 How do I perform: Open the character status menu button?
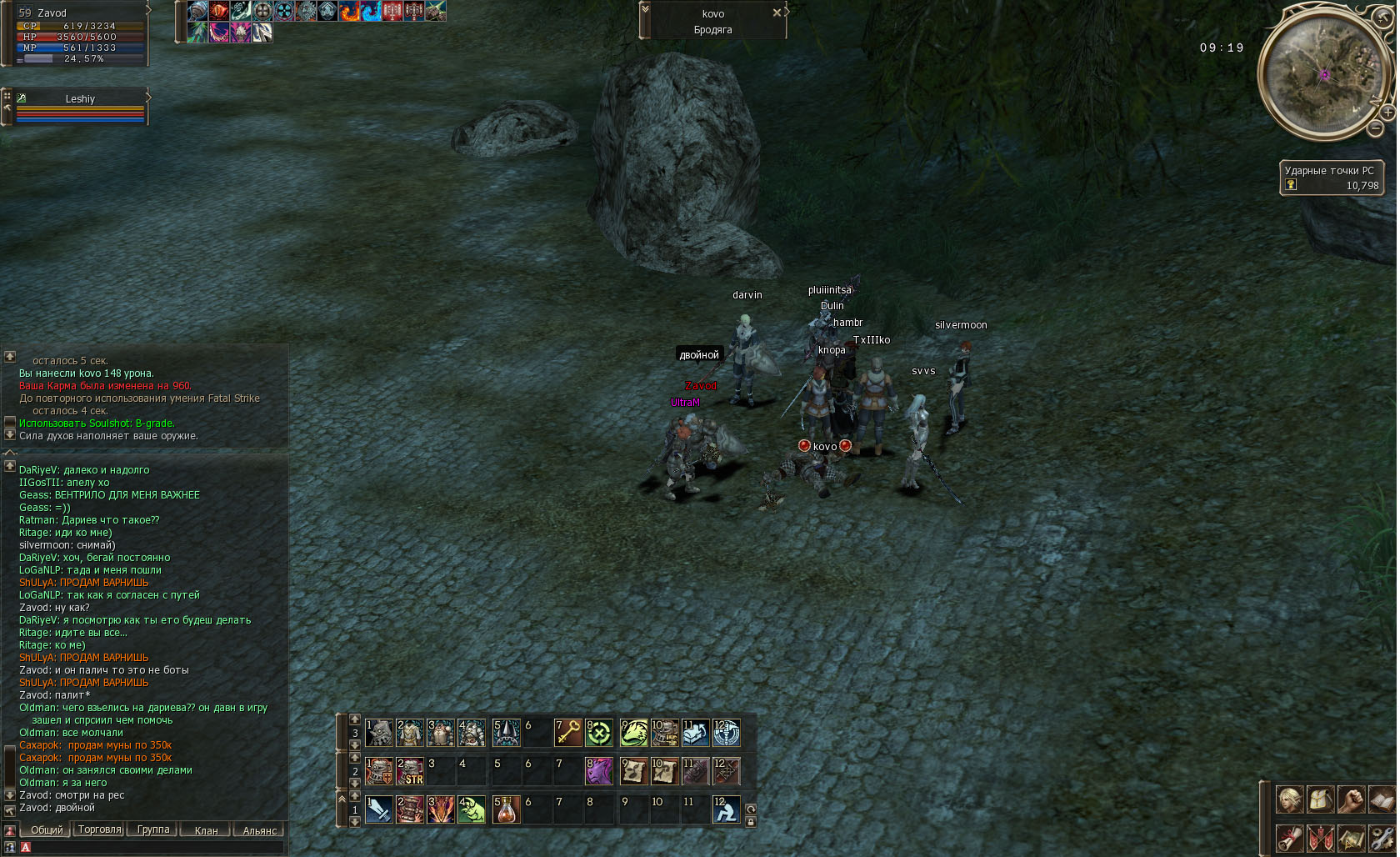1290,799
